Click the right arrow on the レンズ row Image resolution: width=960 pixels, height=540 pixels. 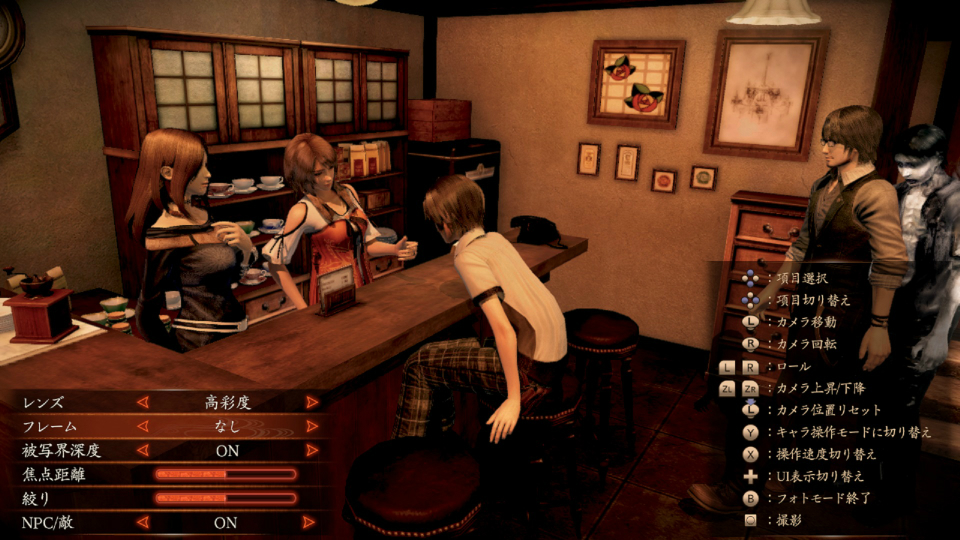[312, 402]
